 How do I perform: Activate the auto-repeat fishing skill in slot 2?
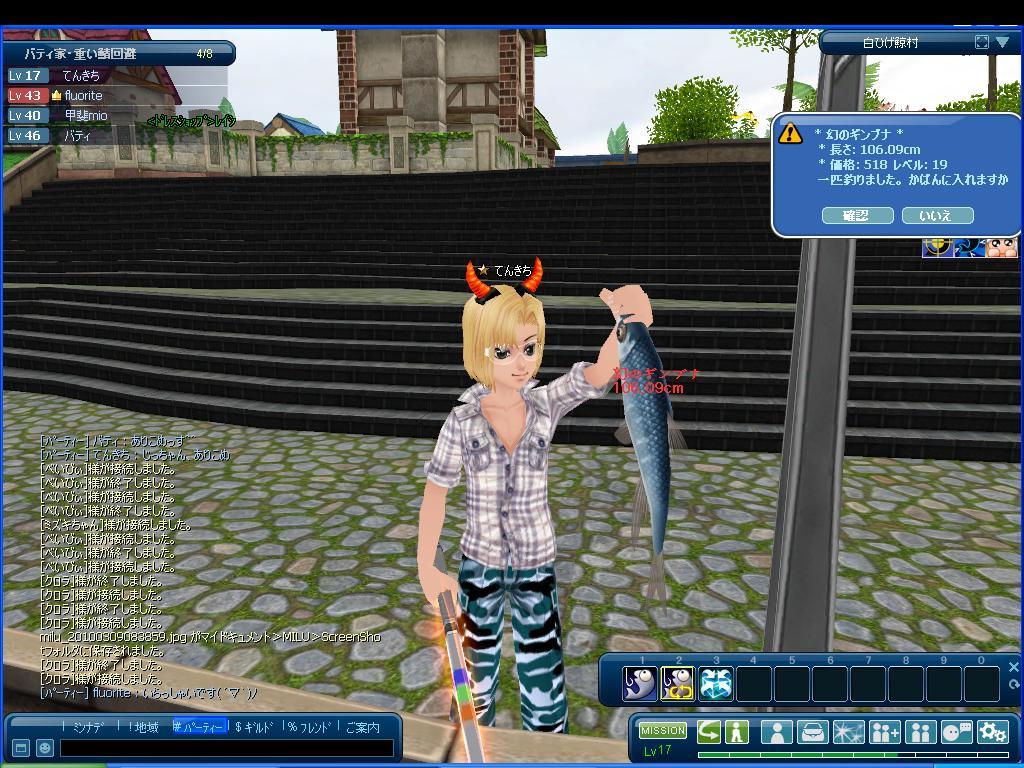point(678,684)
